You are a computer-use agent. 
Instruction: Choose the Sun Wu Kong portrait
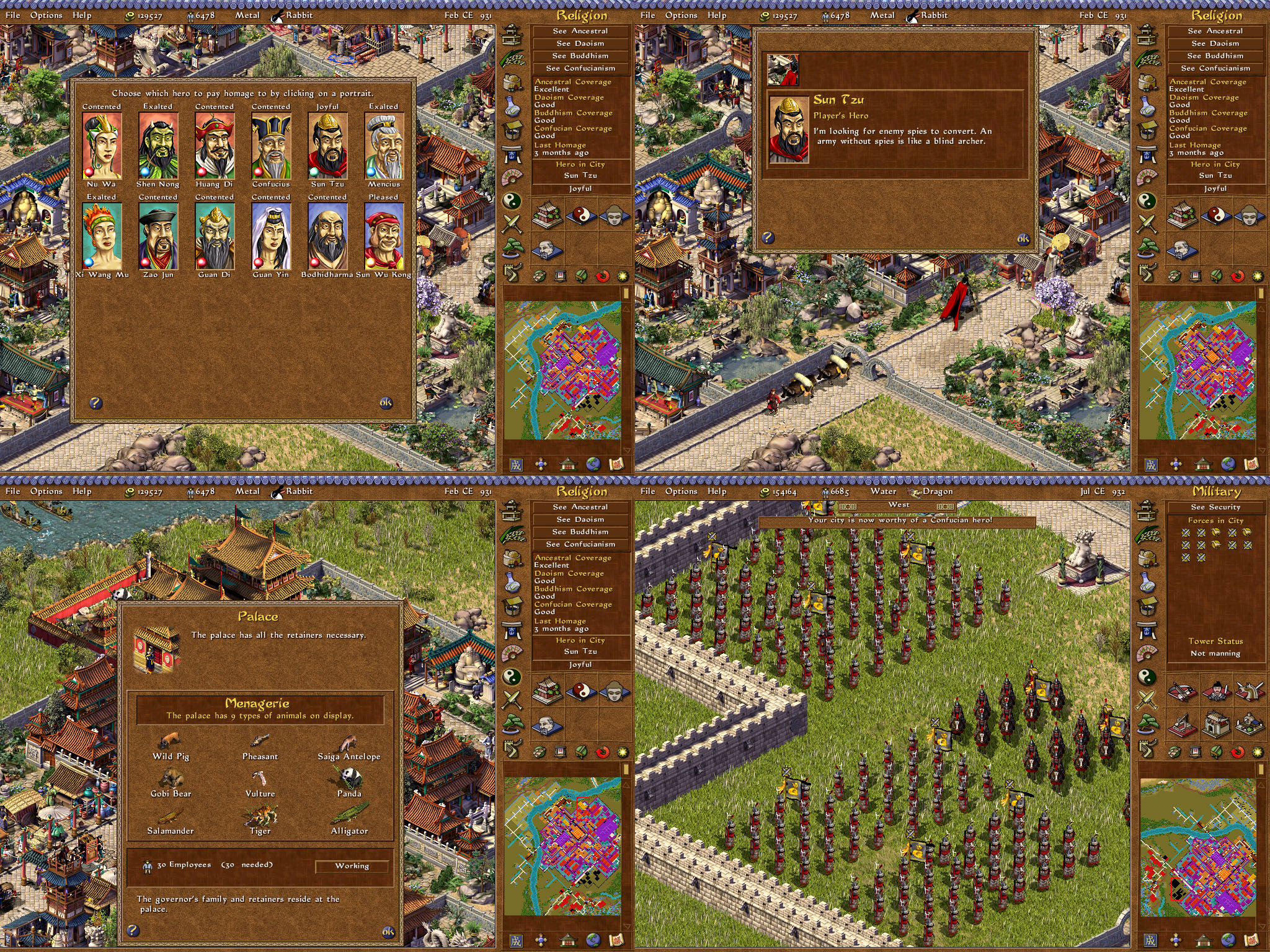(384, 236)
